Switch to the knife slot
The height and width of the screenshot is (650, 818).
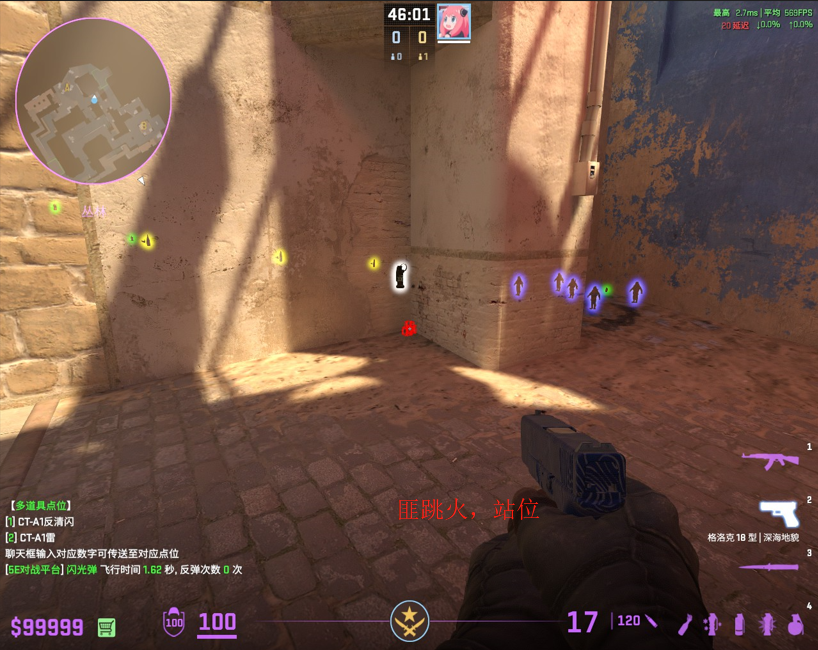point(769,567)
